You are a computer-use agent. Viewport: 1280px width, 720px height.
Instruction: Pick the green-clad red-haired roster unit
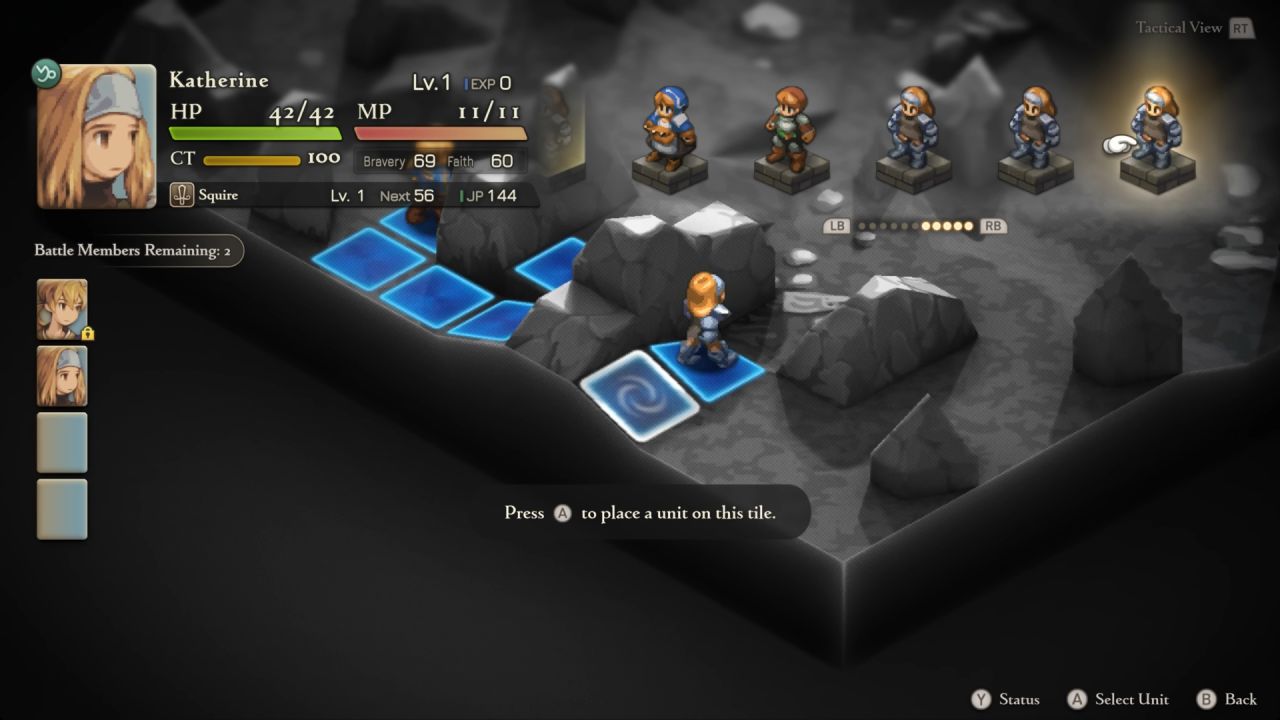[x=791, y=135]
